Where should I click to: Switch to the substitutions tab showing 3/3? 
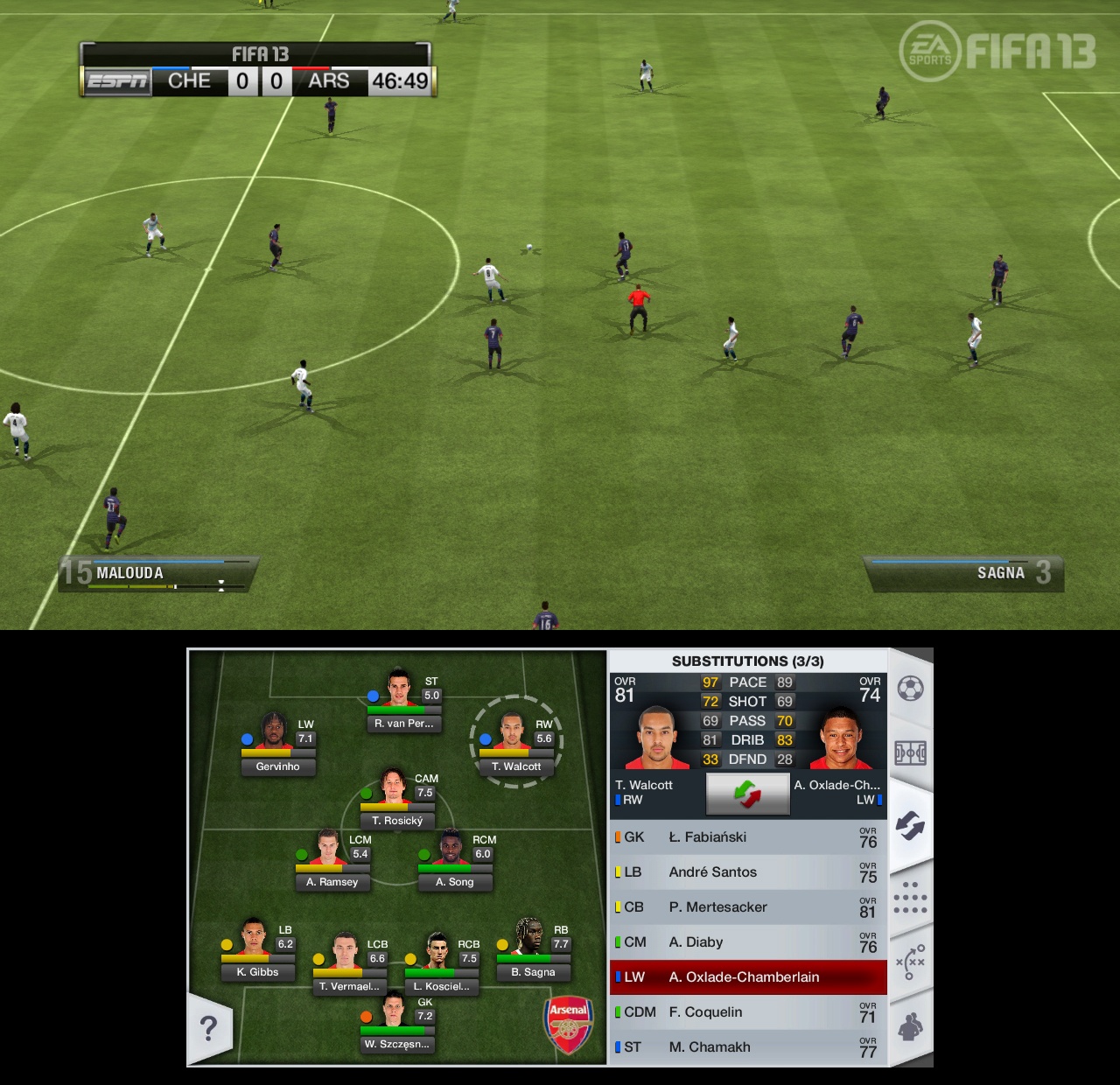748,661
